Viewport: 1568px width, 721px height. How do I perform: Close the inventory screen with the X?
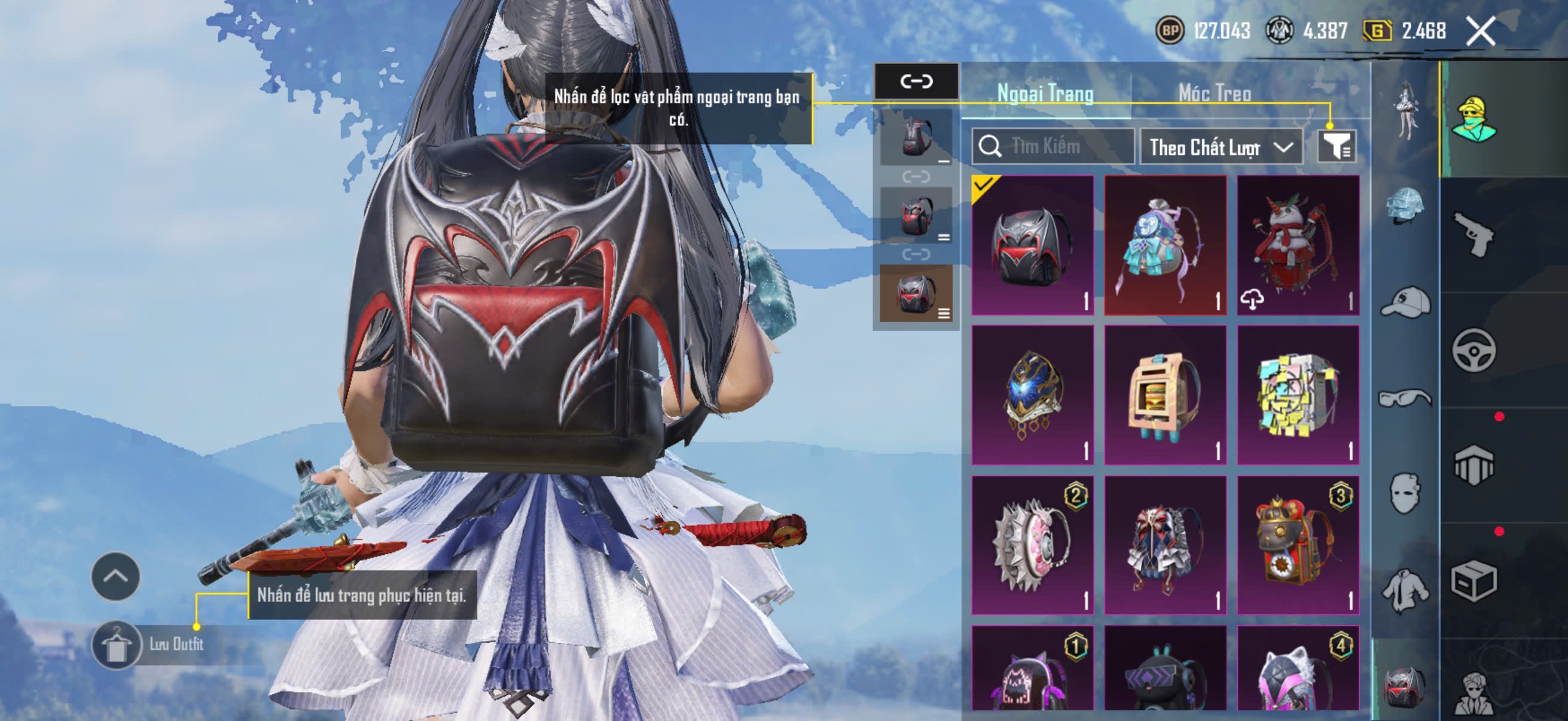pos(1480,31)
